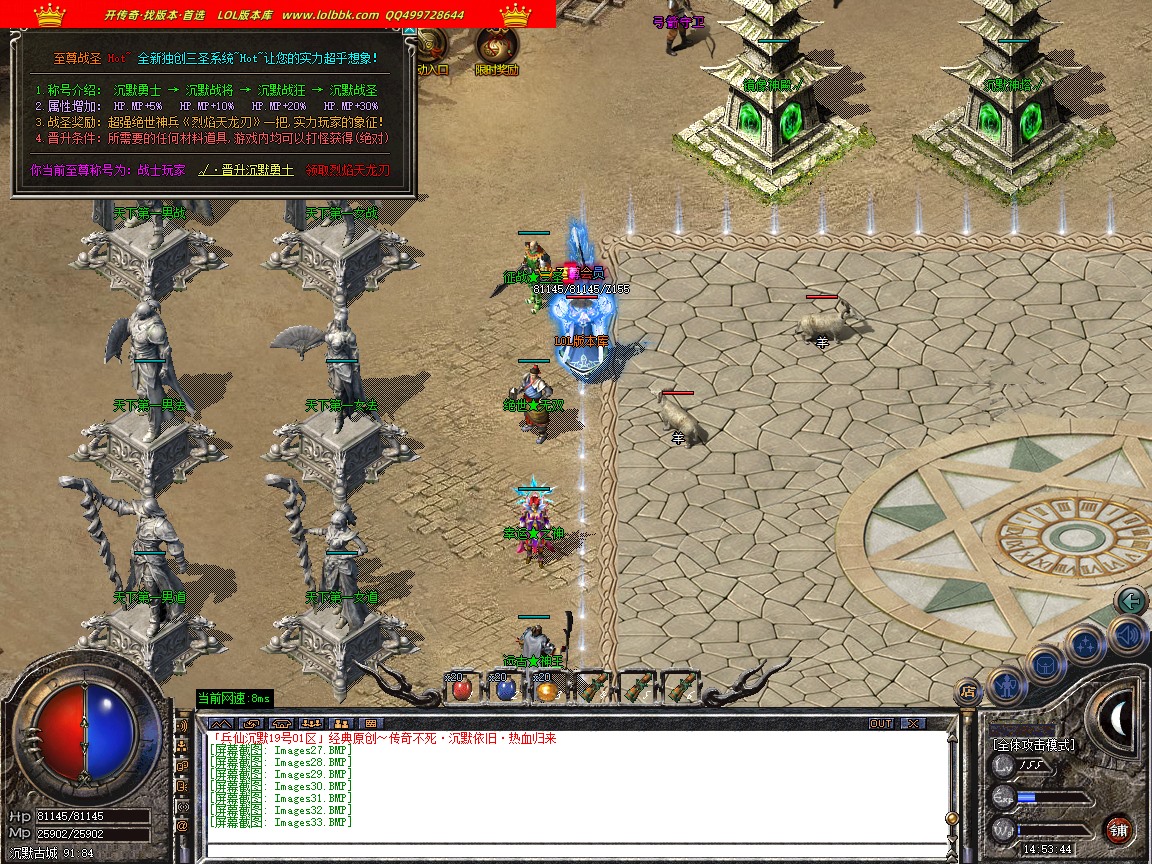This screenshot has width=1152, height=864.
Task: Open the skills sparkle round button
Action: click(x=1084, y=645)
